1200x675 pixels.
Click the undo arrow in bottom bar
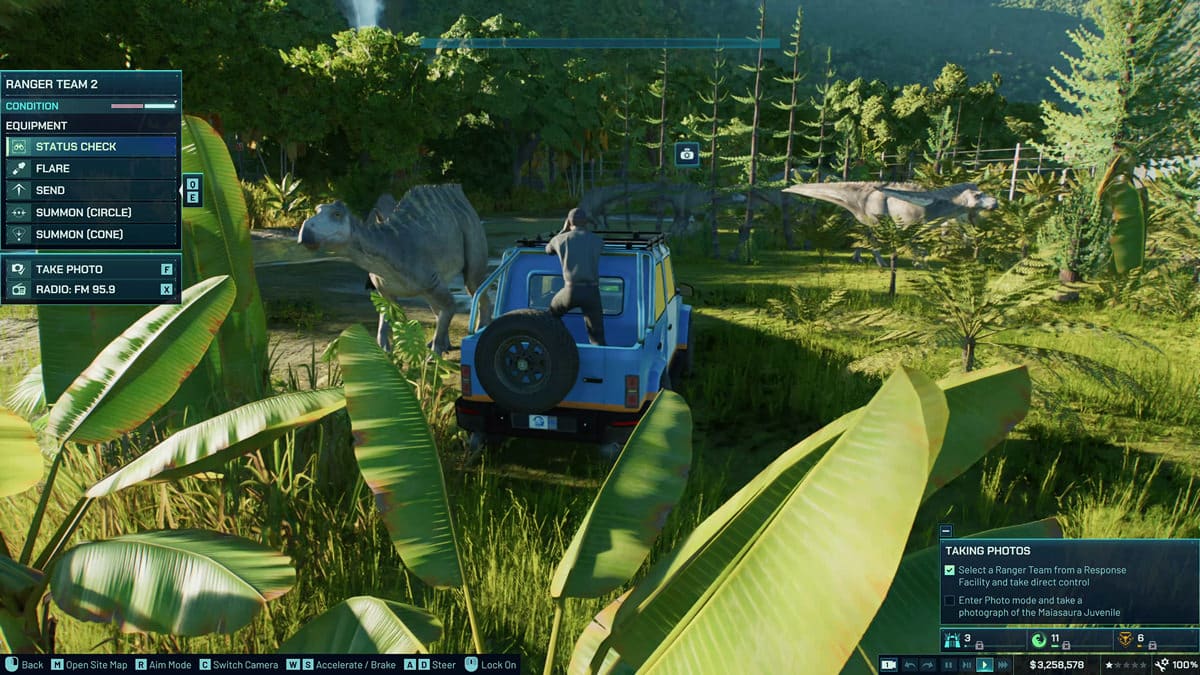910,665
